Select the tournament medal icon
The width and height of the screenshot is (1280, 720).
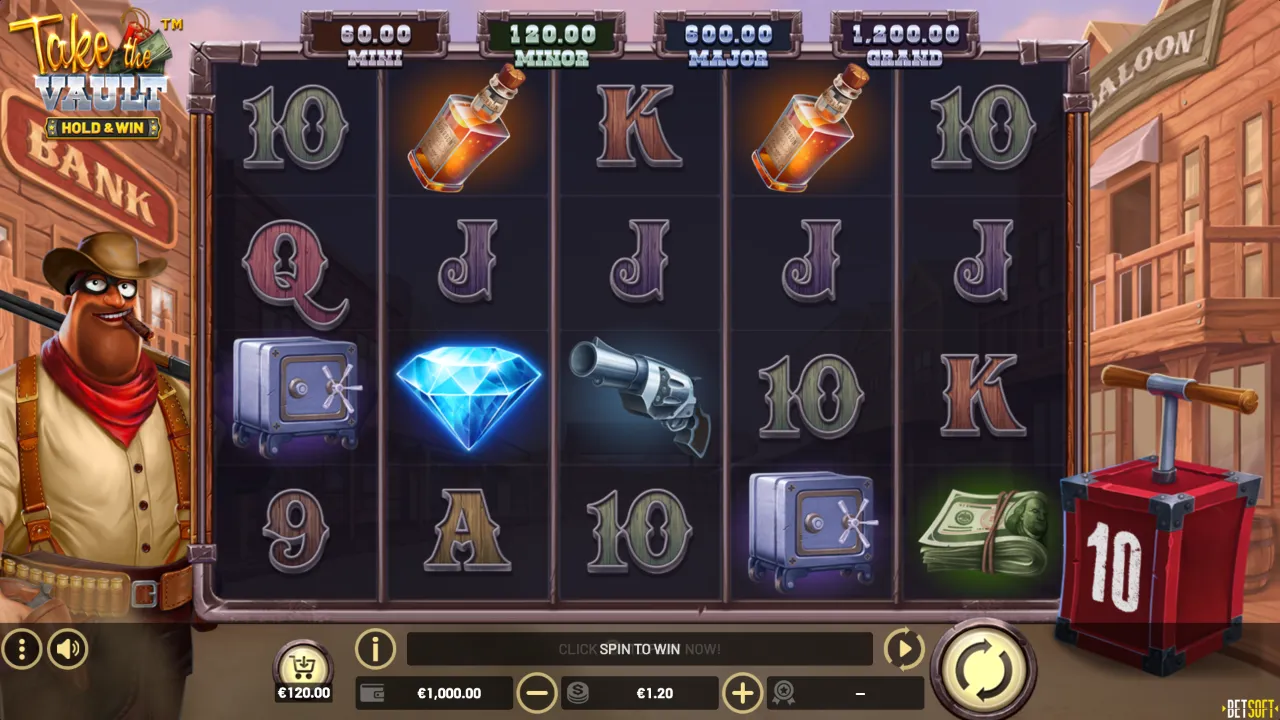(x=784, y=692)
